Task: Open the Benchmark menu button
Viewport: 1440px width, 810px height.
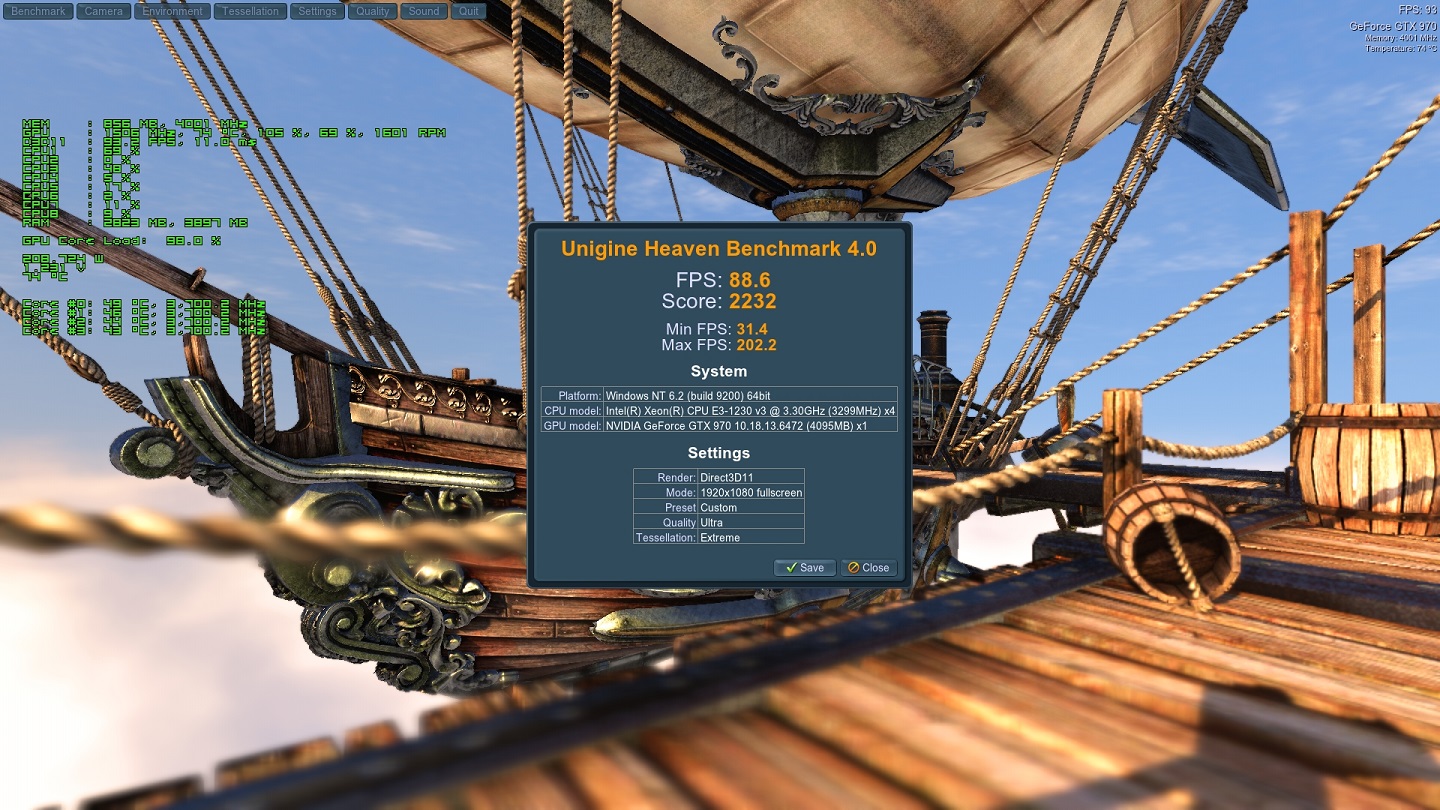Action: tap(38, 12)
